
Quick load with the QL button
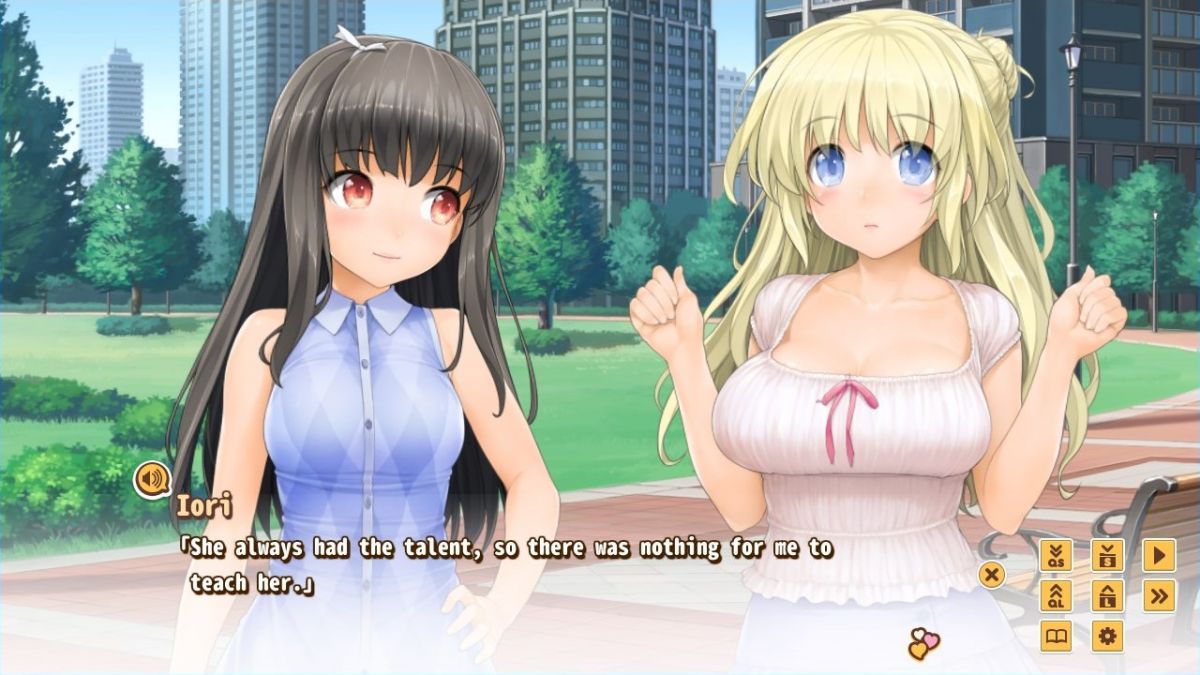[1056, 596]
